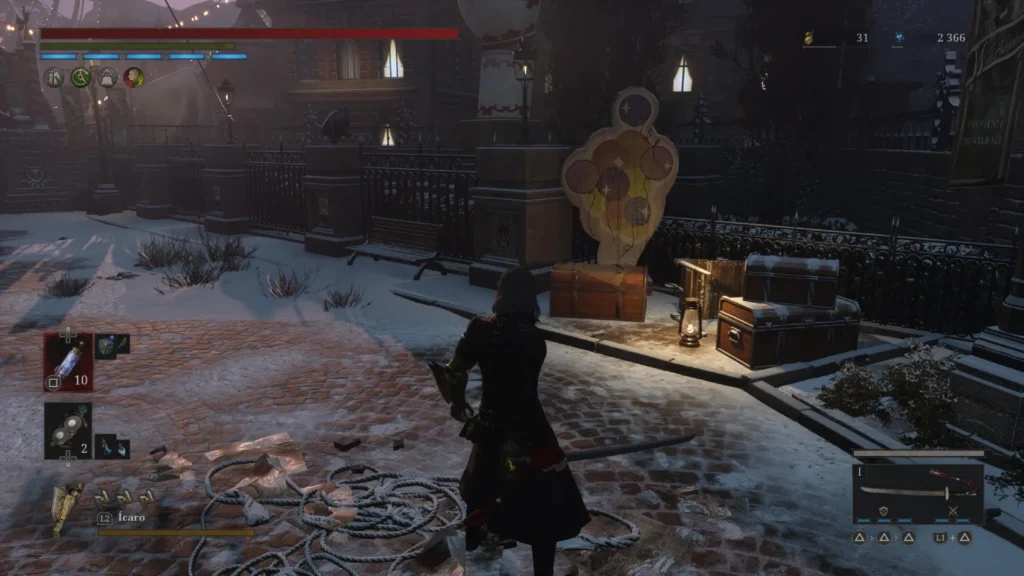
Task: Open the equipped sword weapon panel
Action: coord(917,492)
